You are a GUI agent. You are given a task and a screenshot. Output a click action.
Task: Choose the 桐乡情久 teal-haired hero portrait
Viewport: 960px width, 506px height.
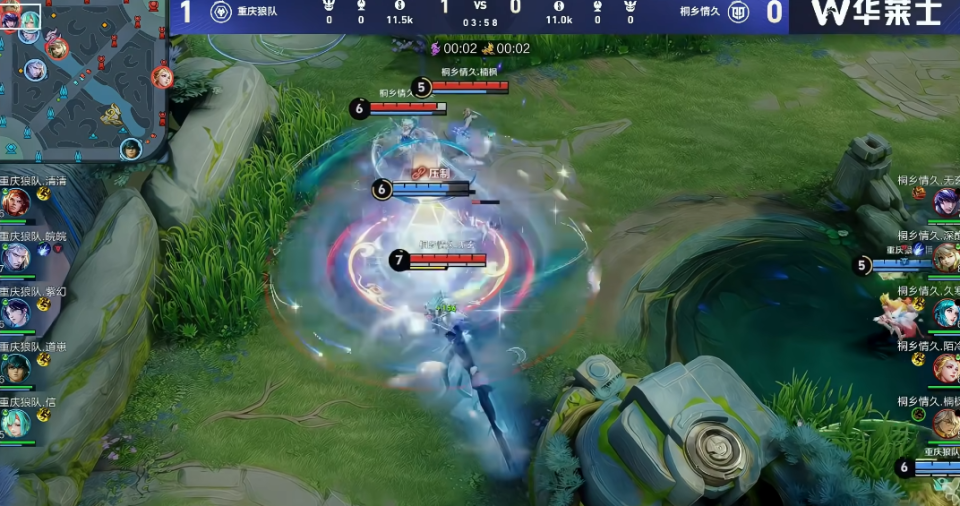pos(945,313)
